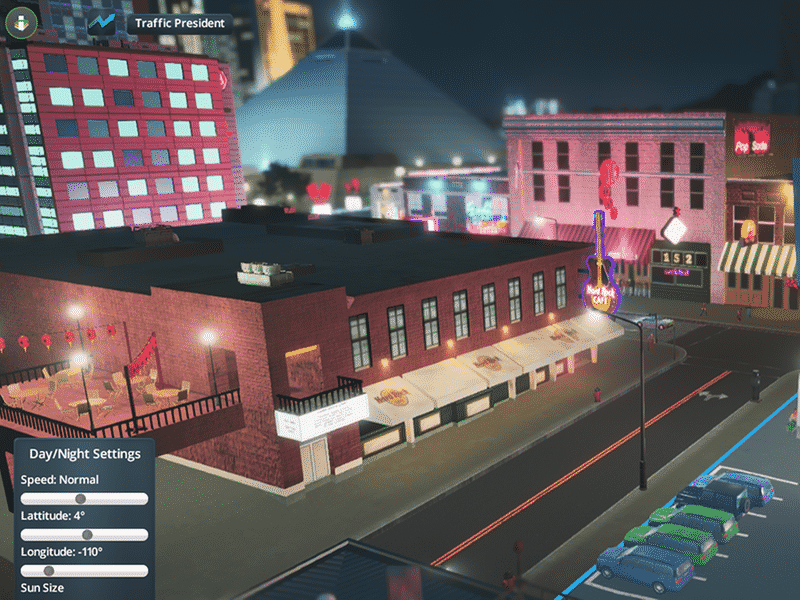Change the Longitude slider

(x=49, y=571)
